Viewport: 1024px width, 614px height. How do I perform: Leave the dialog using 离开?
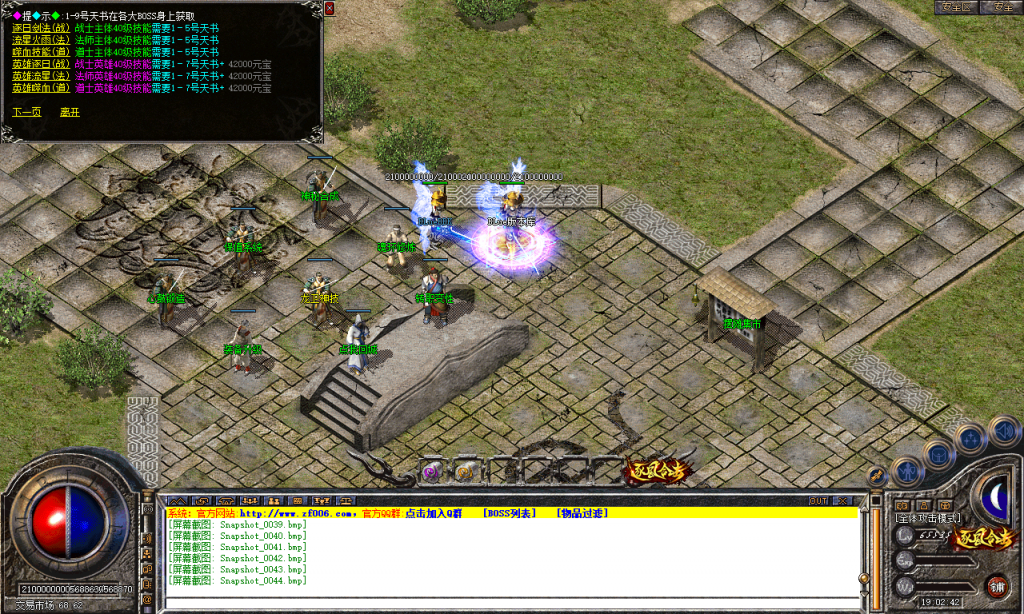point(69,112)
